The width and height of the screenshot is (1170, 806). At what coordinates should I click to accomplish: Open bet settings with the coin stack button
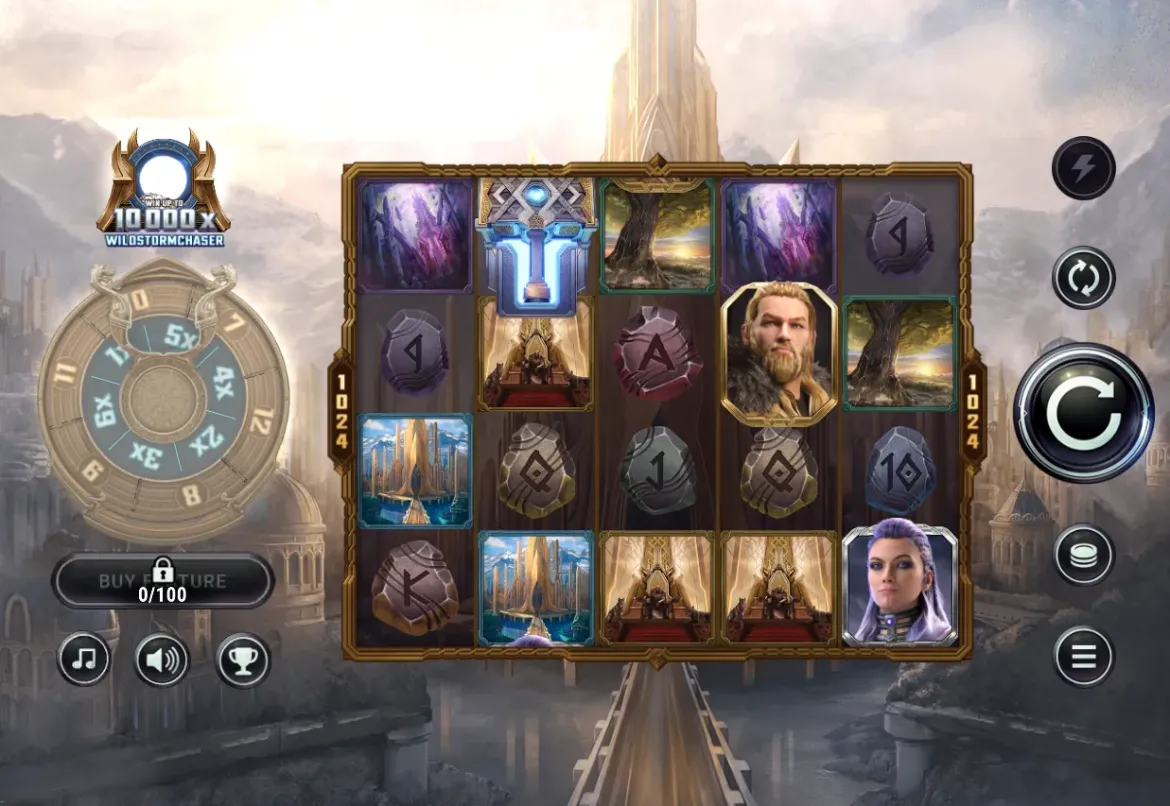click(x=1083, y=555)
